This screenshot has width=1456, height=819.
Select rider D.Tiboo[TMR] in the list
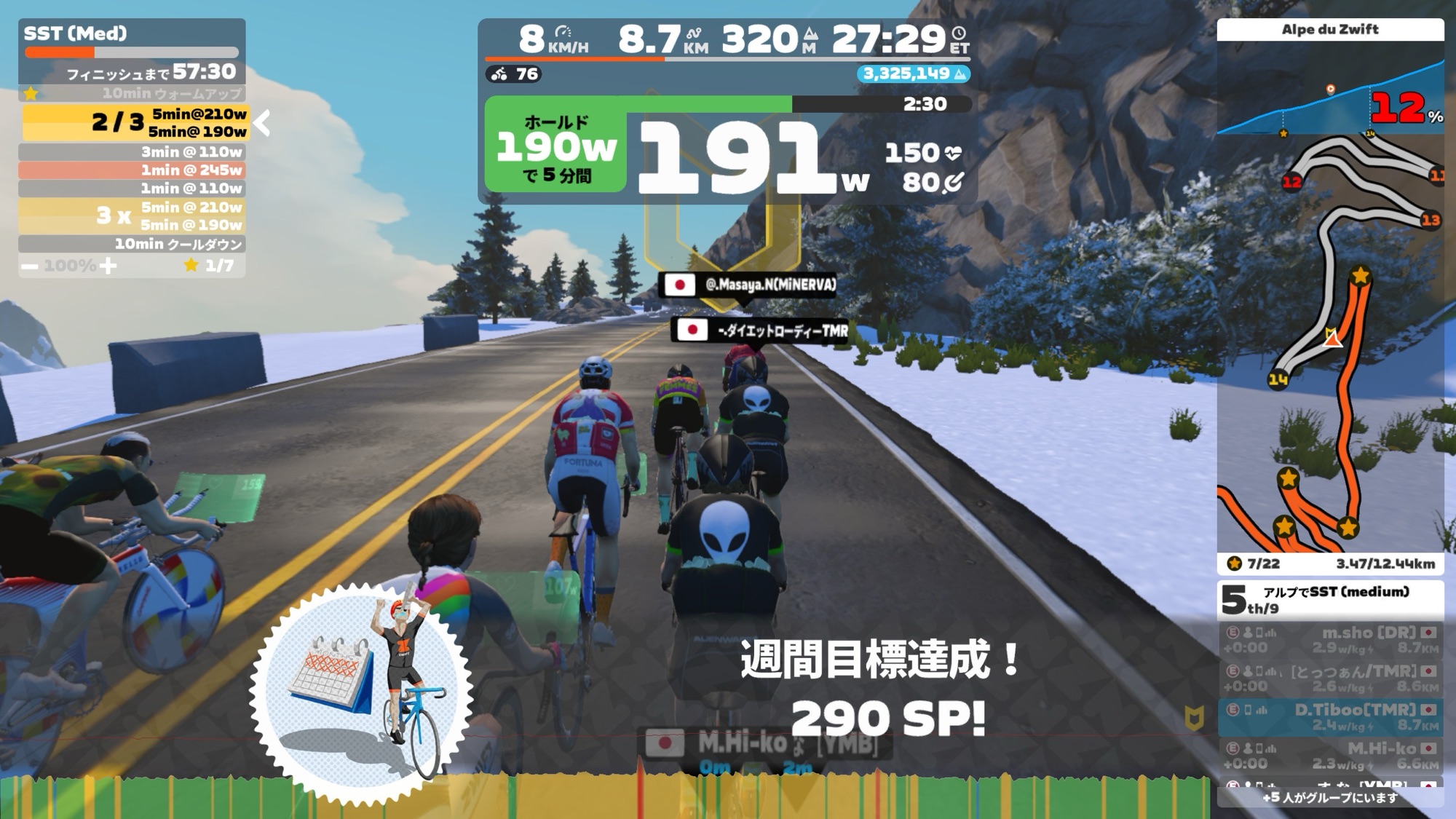pyautogui.click(x=1330, y=716)
